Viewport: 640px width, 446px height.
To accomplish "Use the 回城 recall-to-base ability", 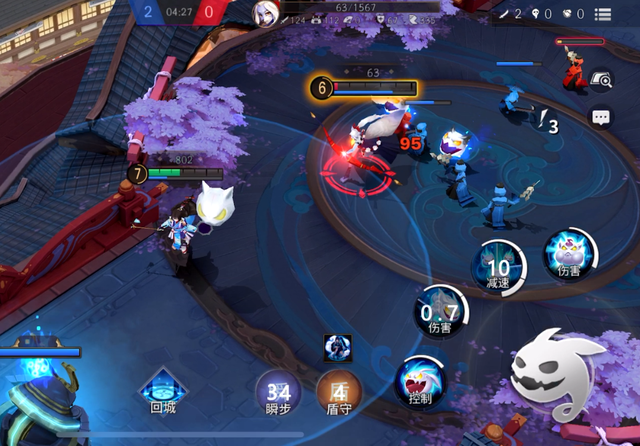I will coord(162,386).
